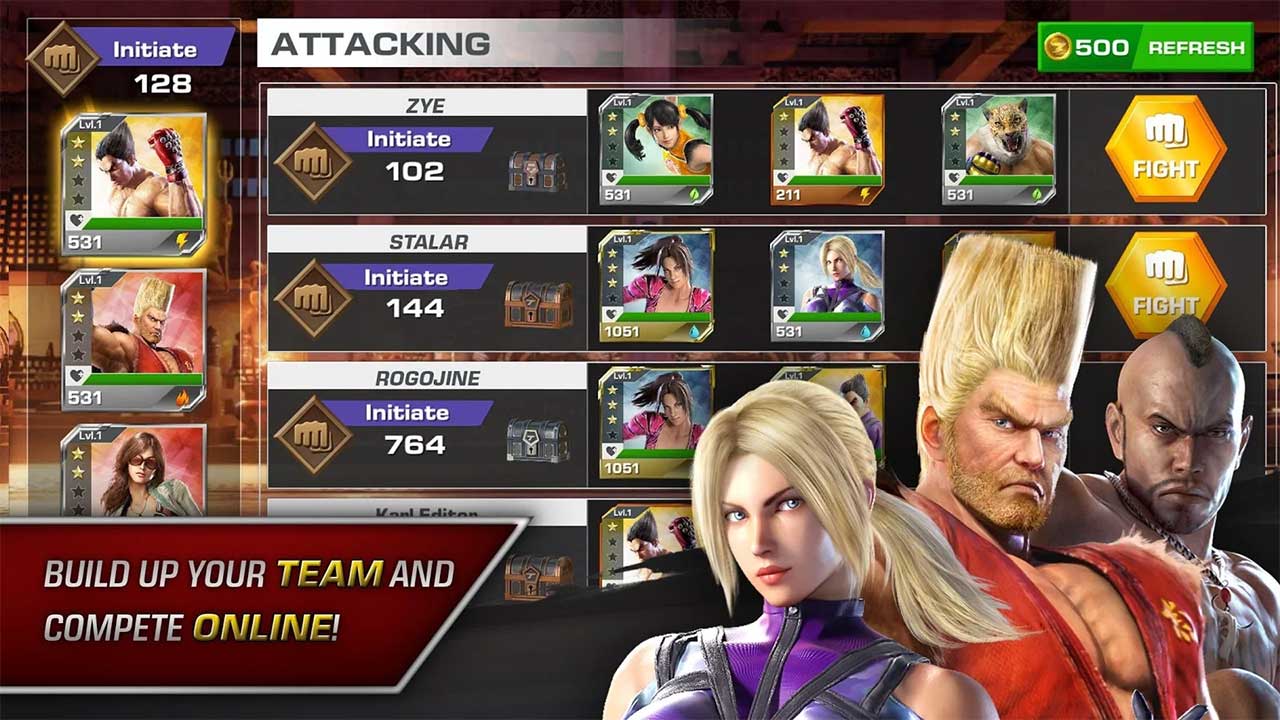Click the water element icon on Nina's card

click(866, 331)
